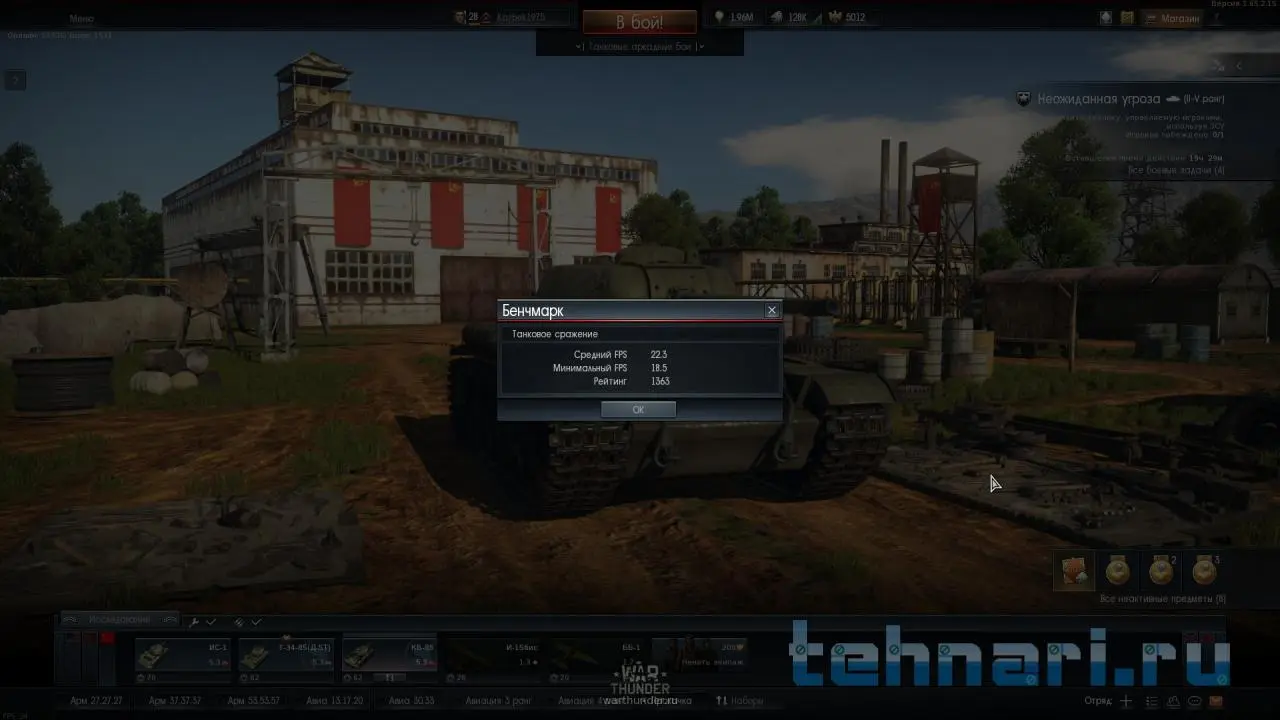Switch to the Арм 27.27.27 preset
1280x720 pixels.
[x=97, y=701]
